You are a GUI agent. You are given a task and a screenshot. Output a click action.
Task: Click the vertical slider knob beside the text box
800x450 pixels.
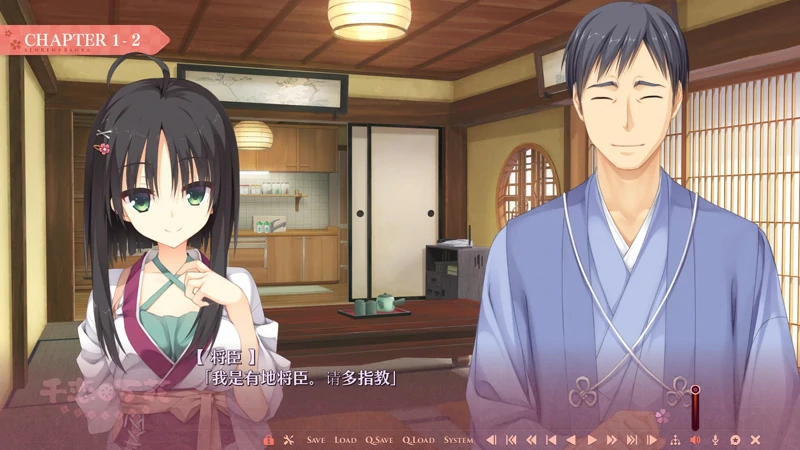tap(694, 390)
